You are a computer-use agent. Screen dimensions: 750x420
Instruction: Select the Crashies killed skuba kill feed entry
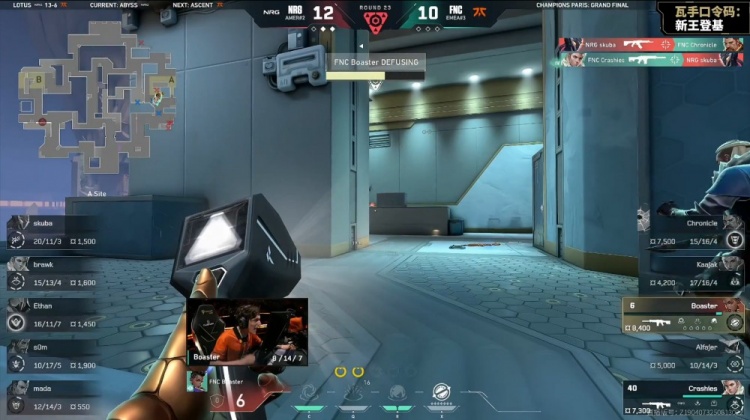coord(650,60)
